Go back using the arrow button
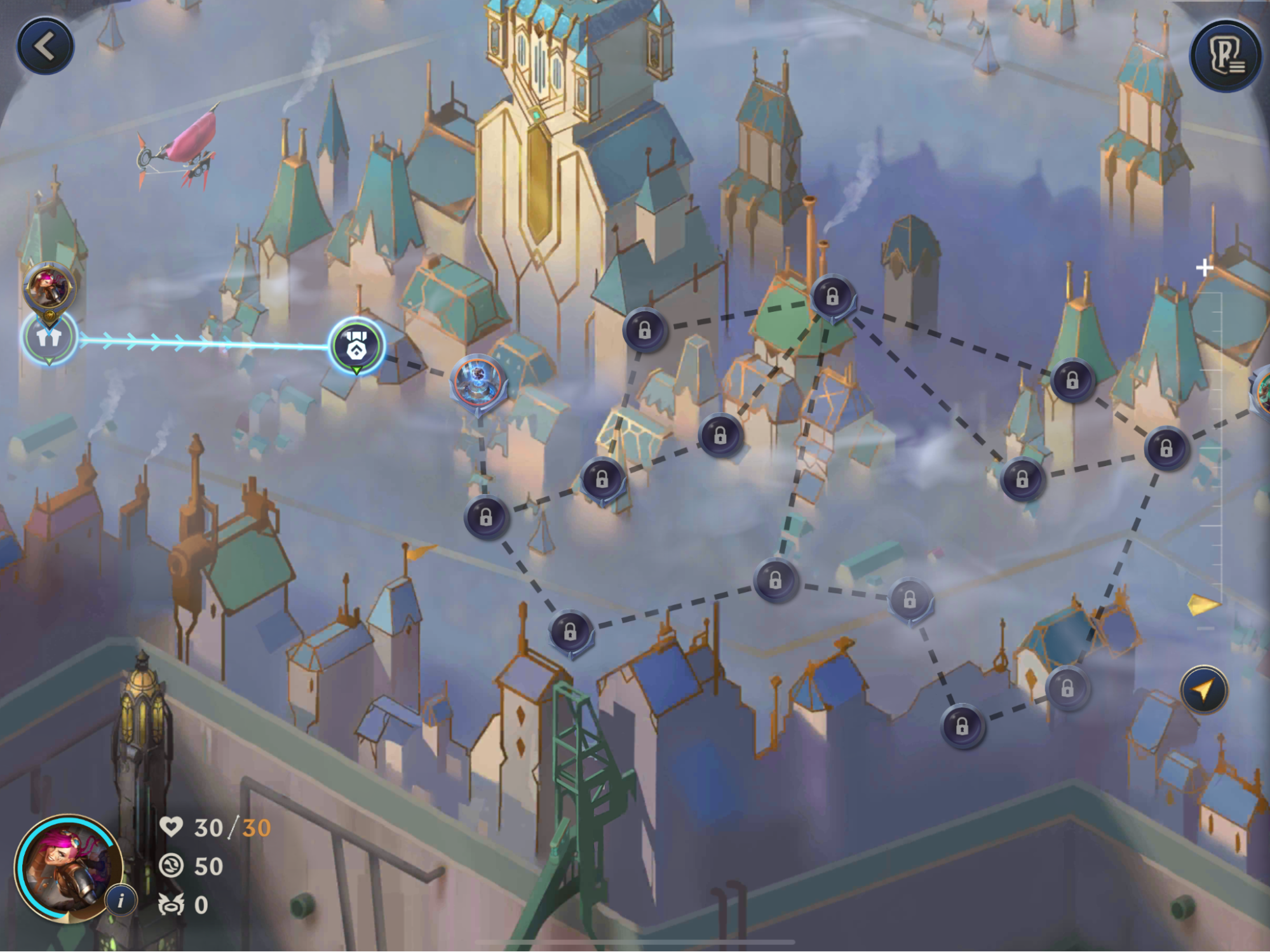1270x952 pixels. (x=45, y=47)
